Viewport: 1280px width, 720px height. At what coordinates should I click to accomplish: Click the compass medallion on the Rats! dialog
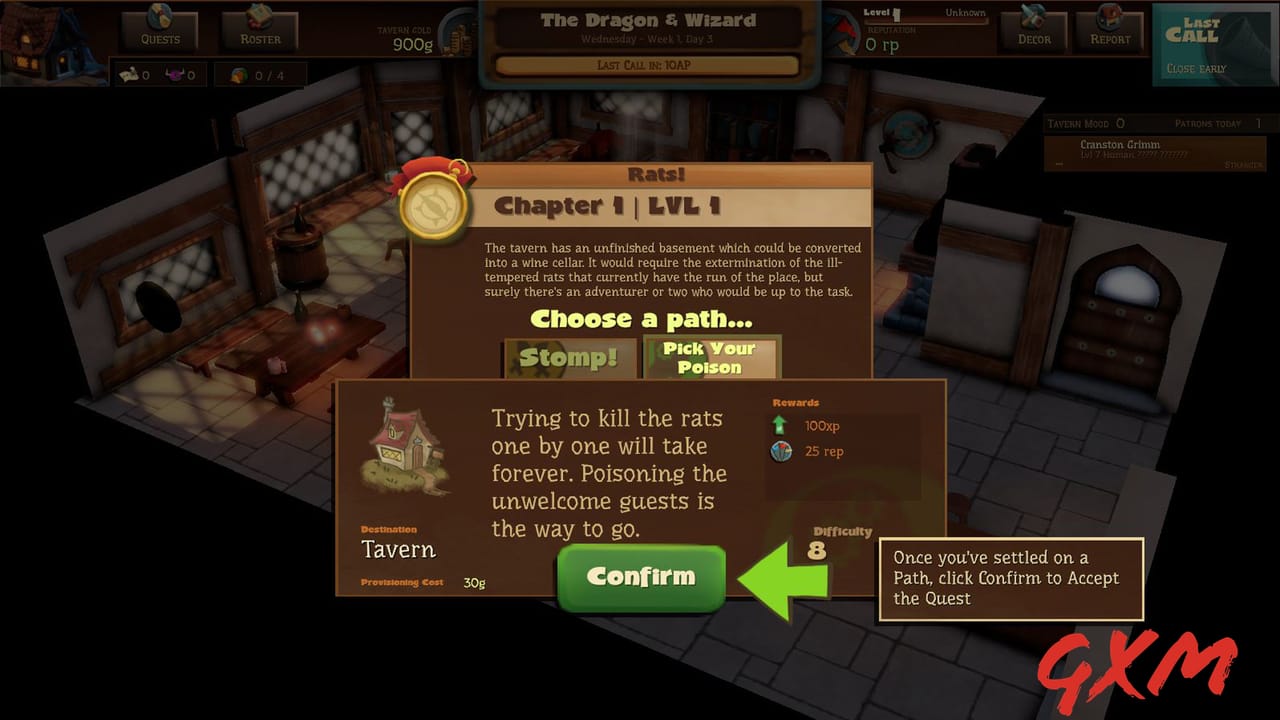pos(433,205)
